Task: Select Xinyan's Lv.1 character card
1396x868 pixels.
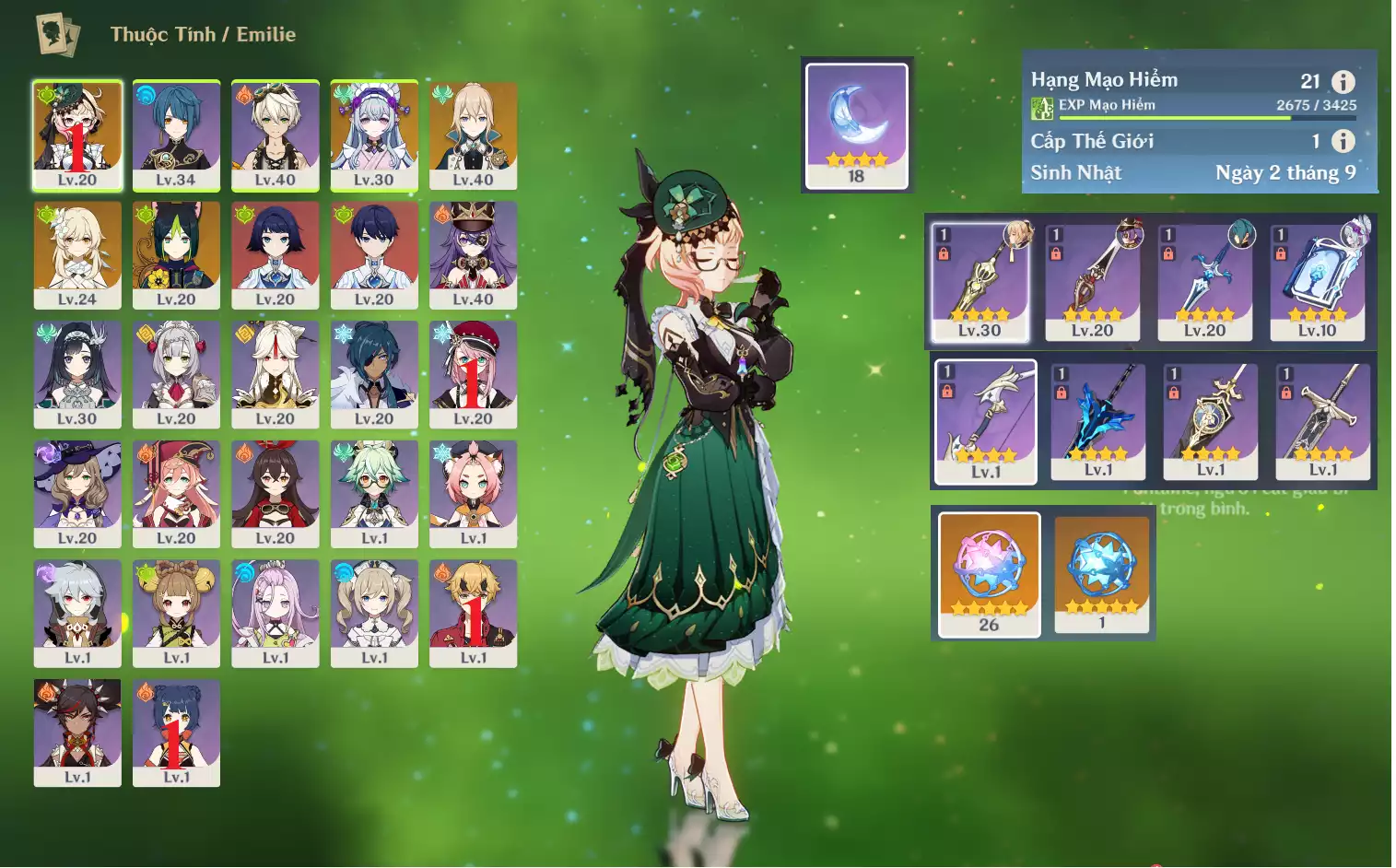Action: click(x=77, y=733)
